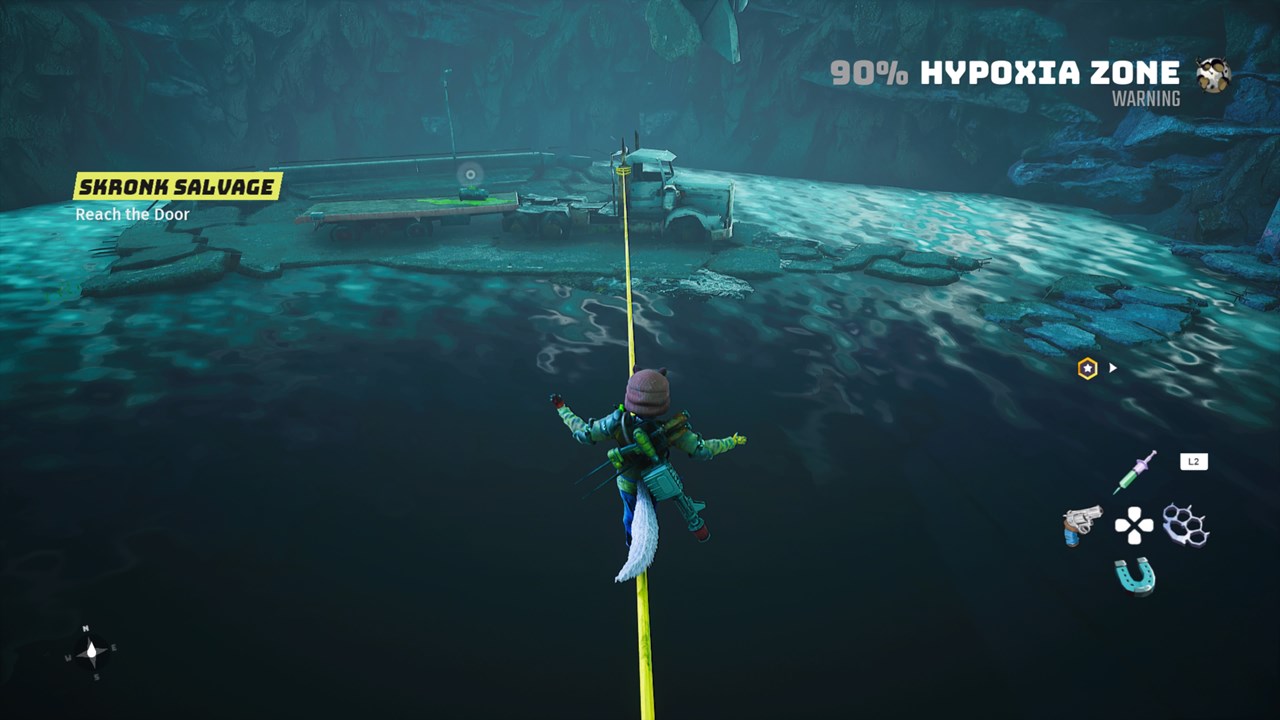Click the compass icon
Image resolution: width=1280 pixels, height=720 pixels.
[91, 652]
